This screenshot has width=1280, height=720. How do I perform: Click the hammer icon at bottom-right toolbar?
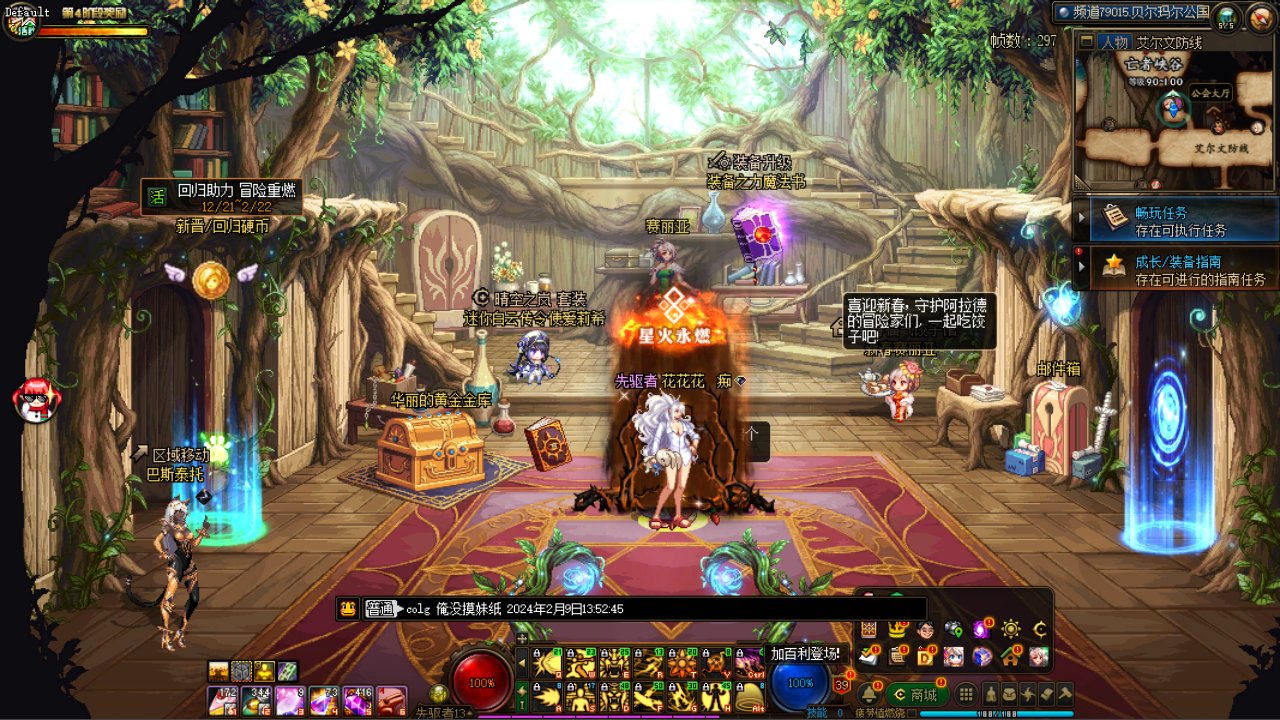pyautogui.click(x=1065, y=693)
